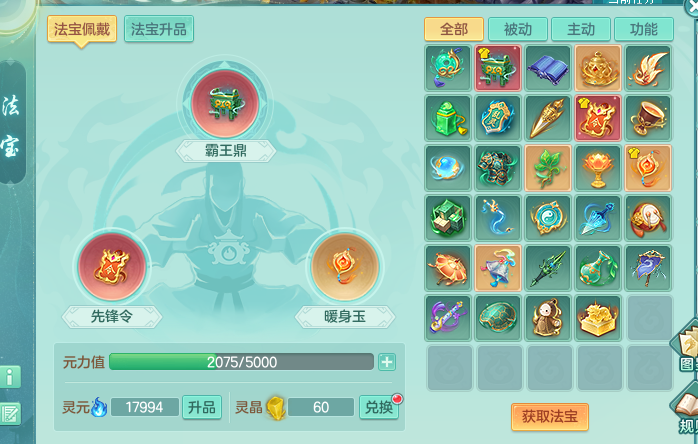The height and width of the screenshot is (444, 698).
Task: Add 元力值 with the plus button
Action: [387, 362]
